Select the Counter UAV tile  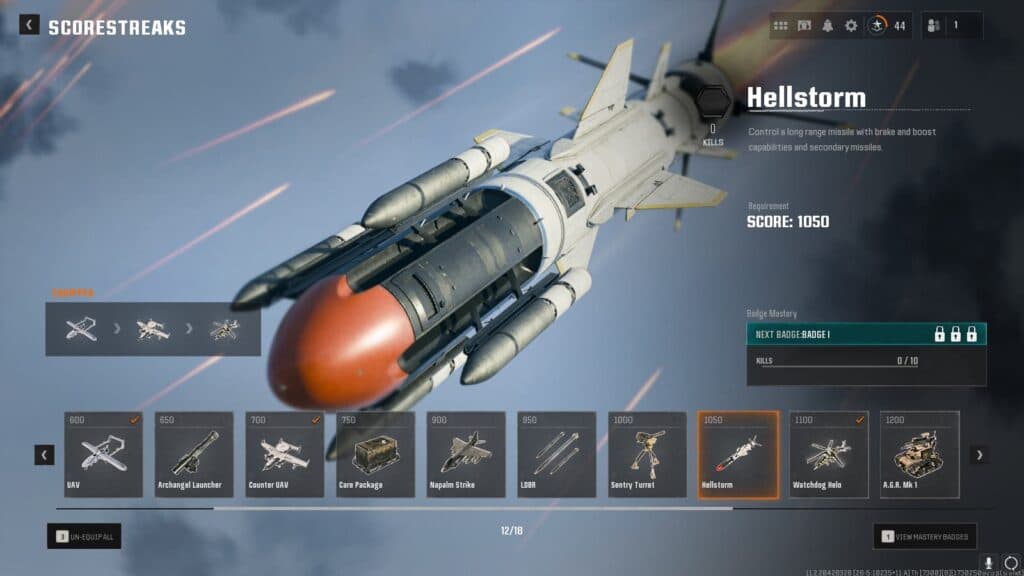[x=285, y=454]
